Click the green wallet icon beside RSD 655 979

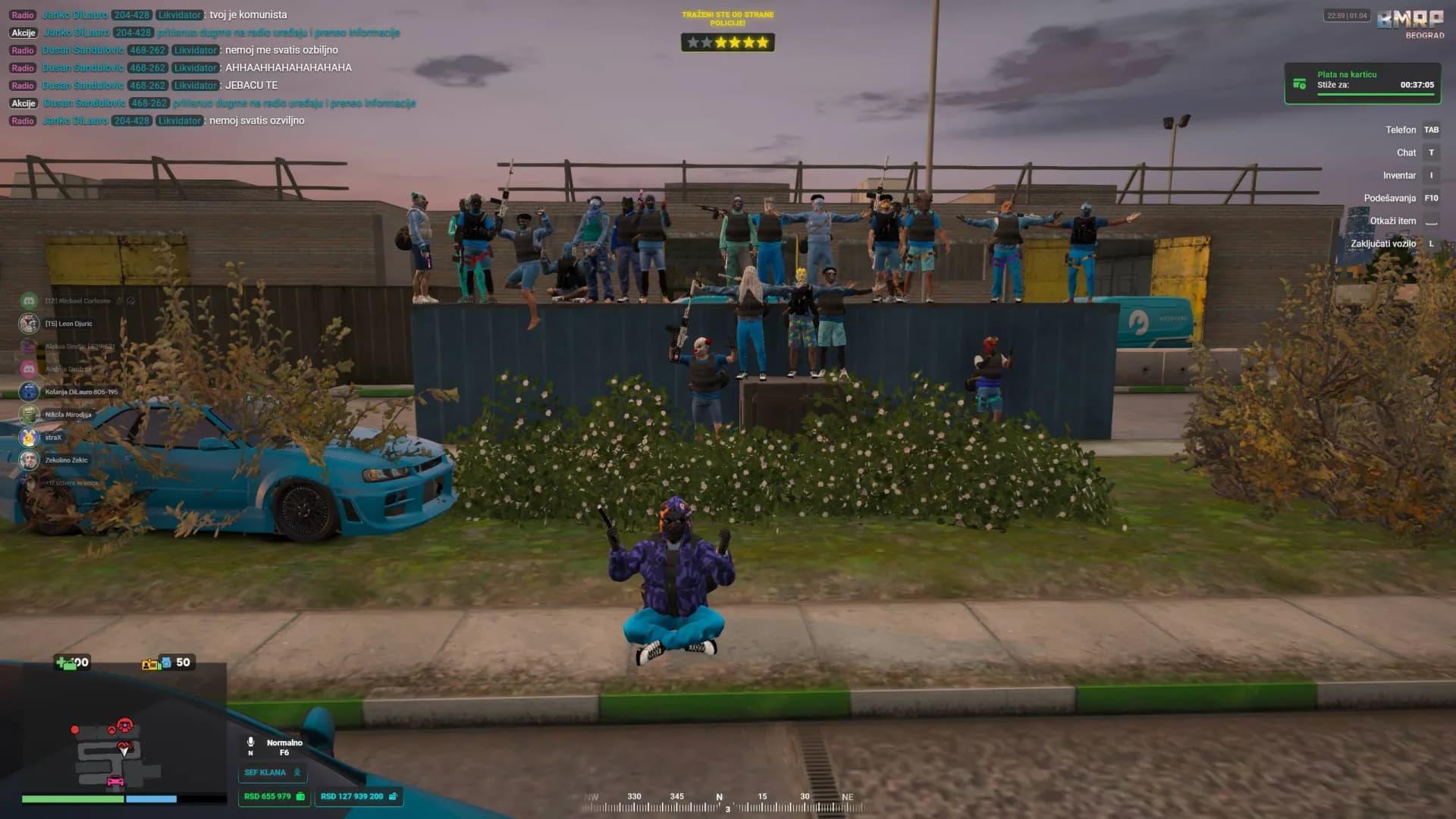301,797
